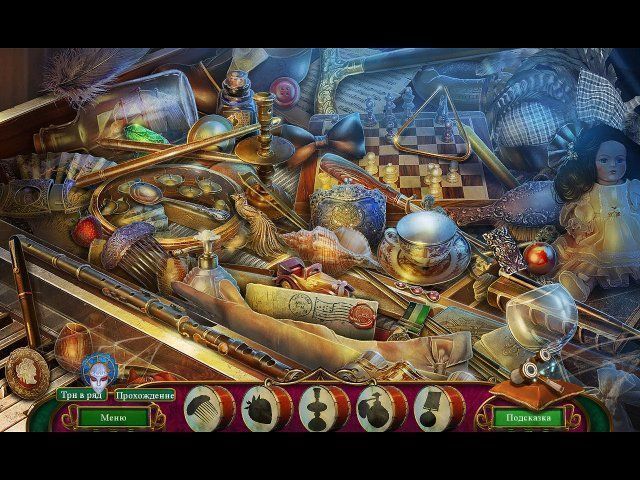Select the strawberry silhouette slot

point(263,408)
